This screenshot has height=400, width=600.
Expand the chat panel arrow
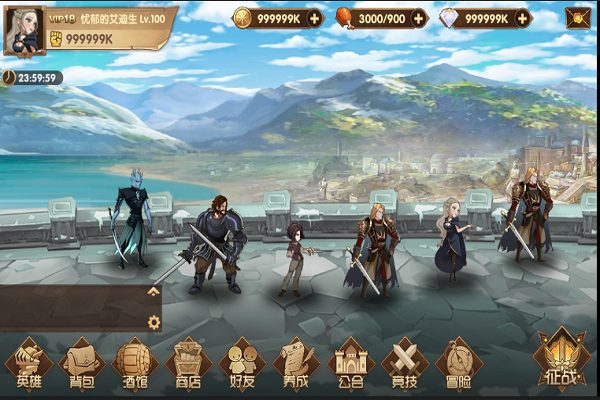(x=153, y=291)
